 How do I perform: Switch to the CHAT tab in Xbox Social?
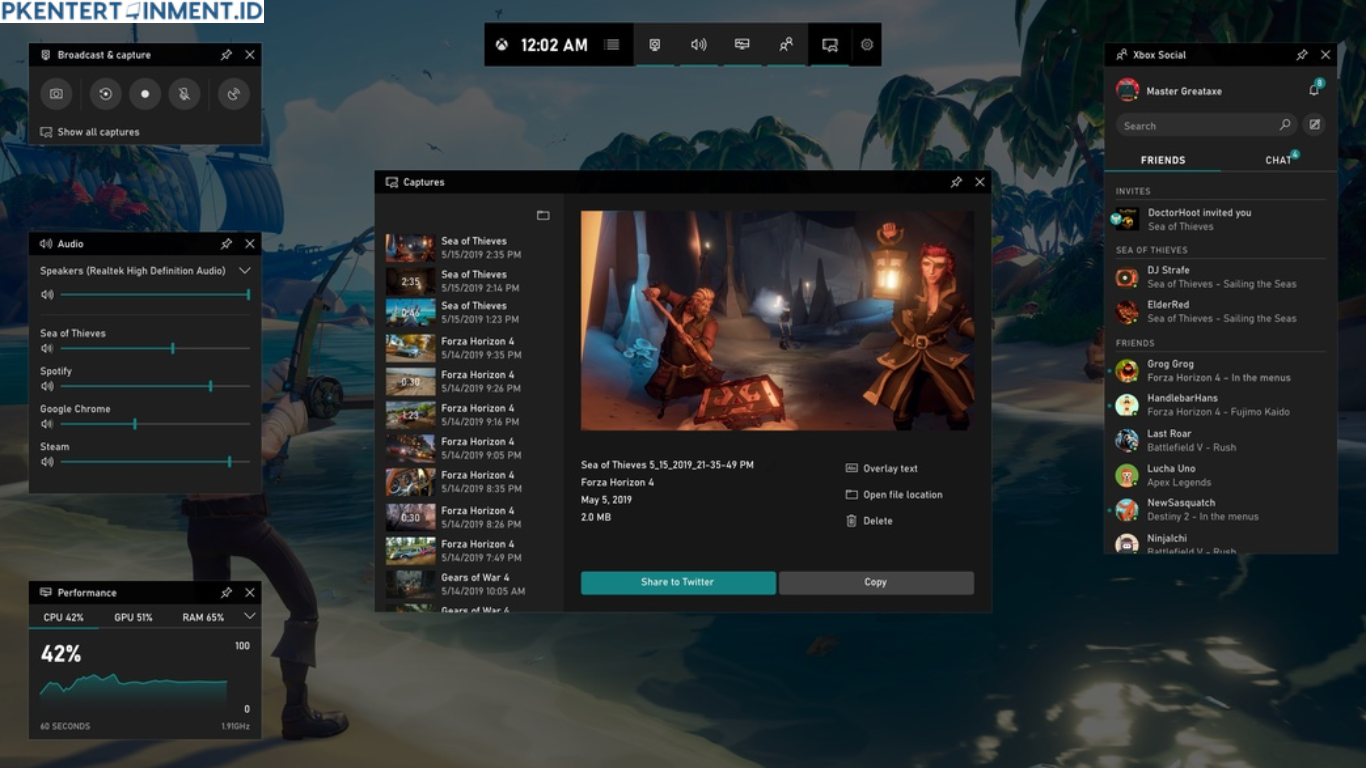tap(1277, 160)
